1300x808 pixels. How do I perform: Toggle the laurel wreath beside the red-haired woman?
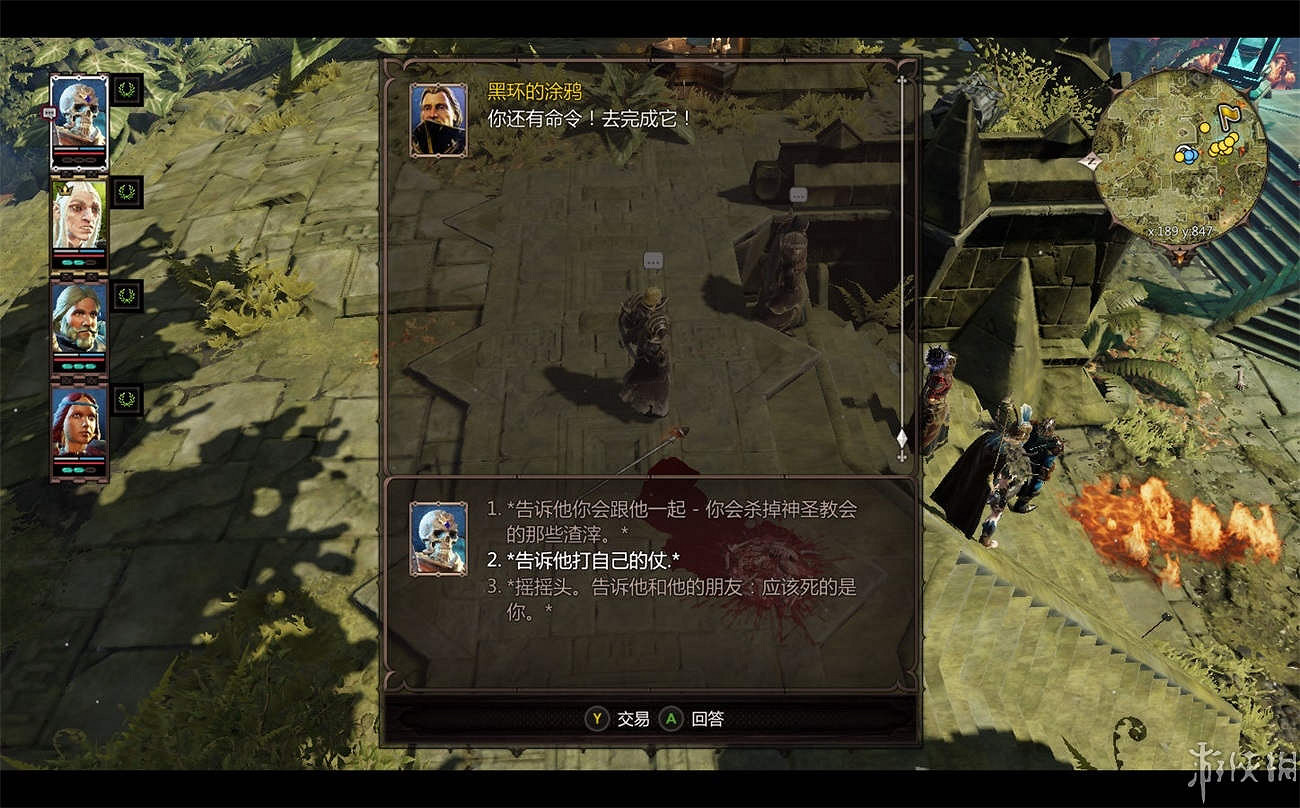click(126, 400)
